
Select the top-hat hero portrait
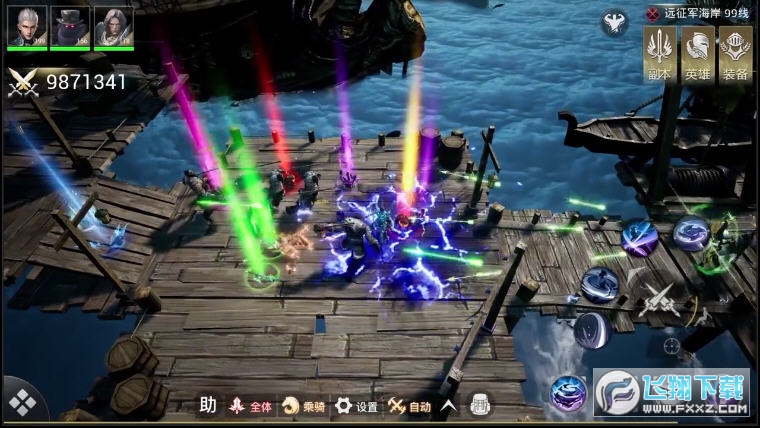point(70,26)
